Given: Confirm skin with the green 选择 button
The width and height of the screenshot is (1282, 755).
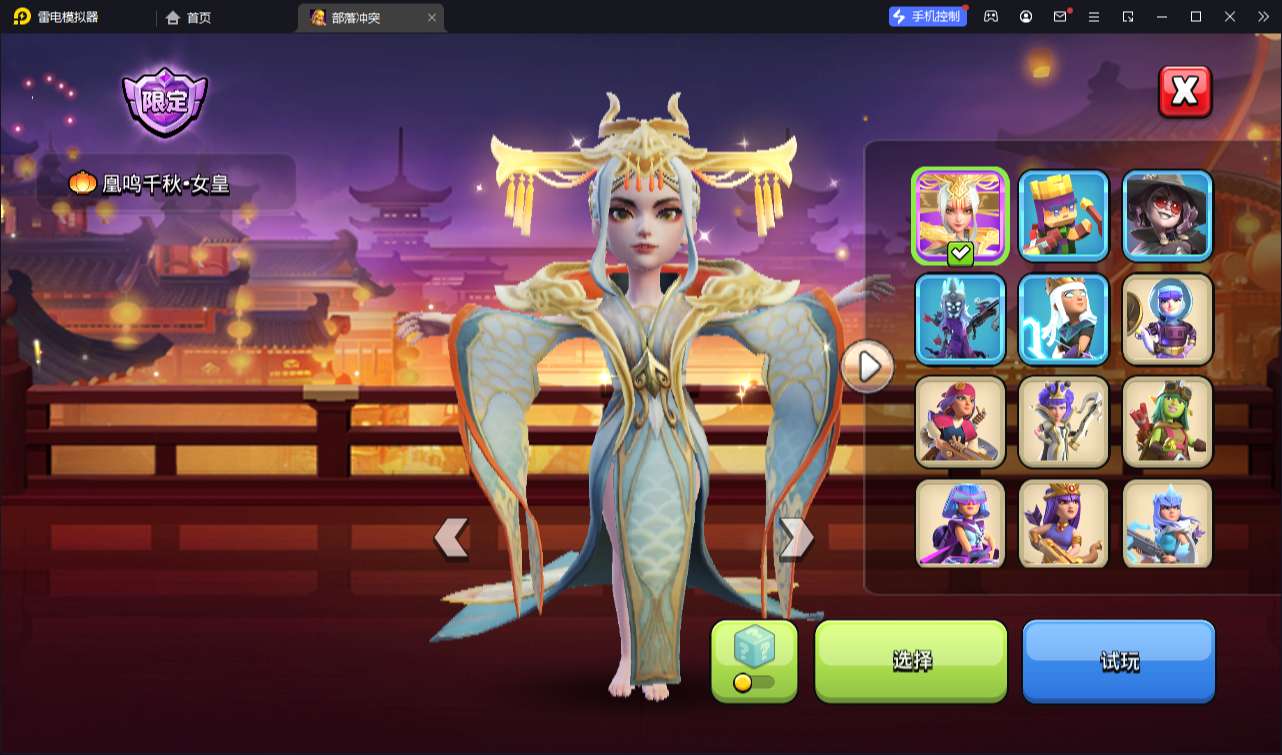Looking at the screenshot, I should [x=911, y=660].
